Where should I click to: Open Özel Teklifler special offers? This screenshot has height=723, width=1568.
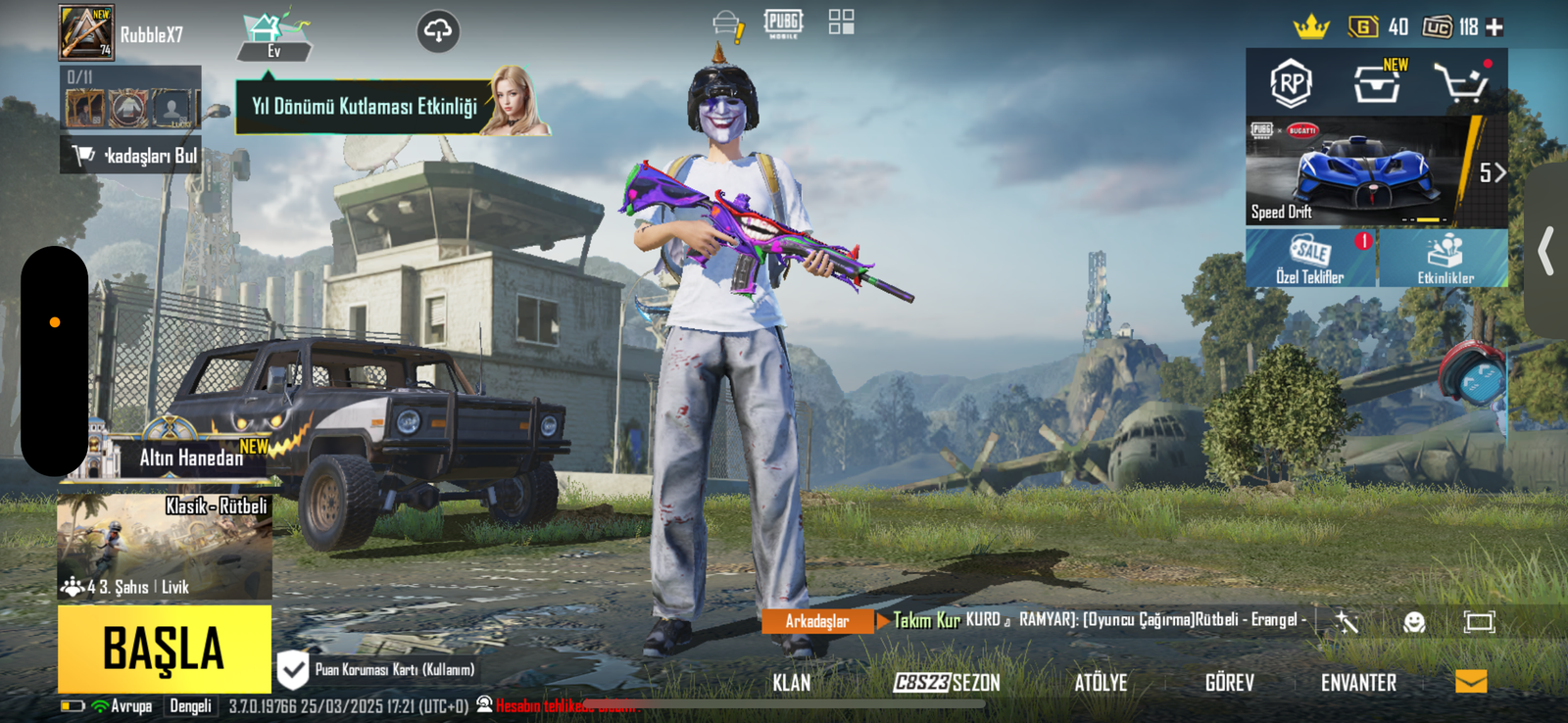tap(1310, 259)
